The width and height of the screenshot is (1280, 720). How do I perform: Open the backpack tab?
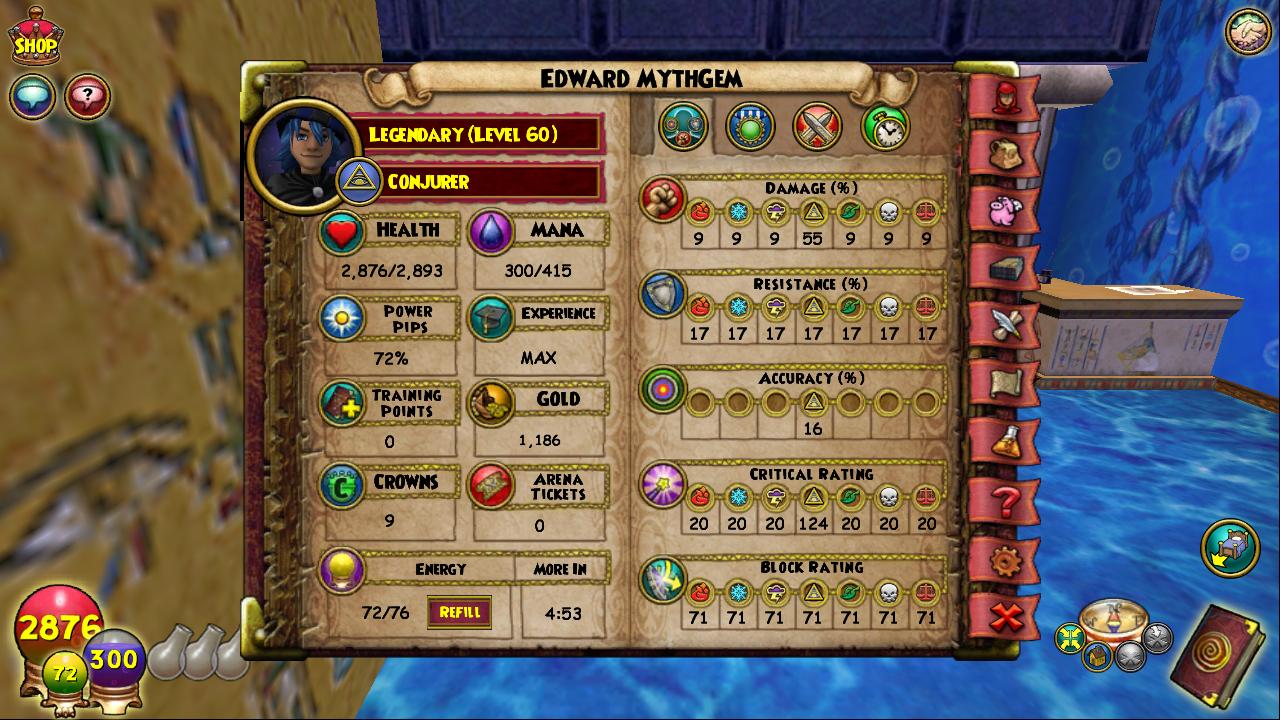[1004, 153]
